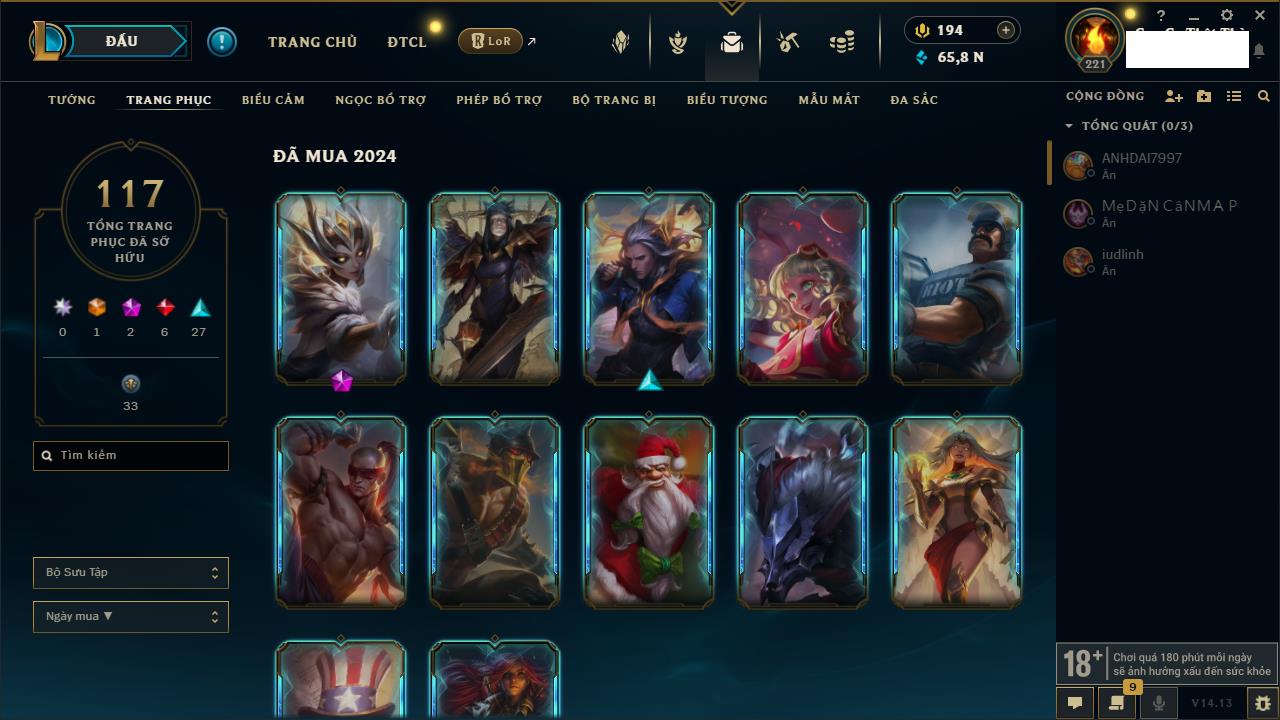
Task: Open the Bộ Sưu Tập dropdown
Action: [x=131, y=573]
